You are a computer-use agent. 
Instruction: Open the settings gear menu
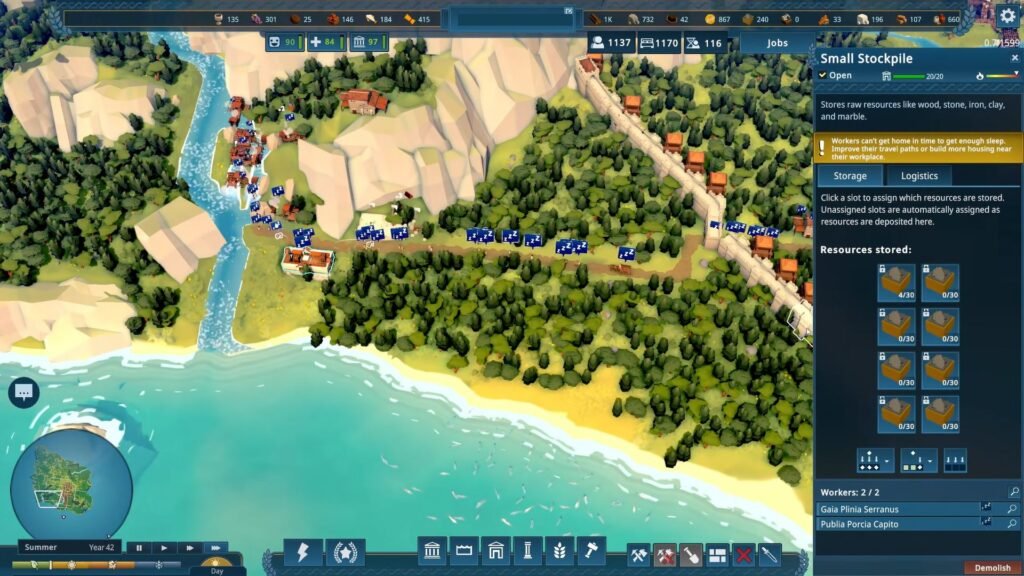click(1007, 16)
